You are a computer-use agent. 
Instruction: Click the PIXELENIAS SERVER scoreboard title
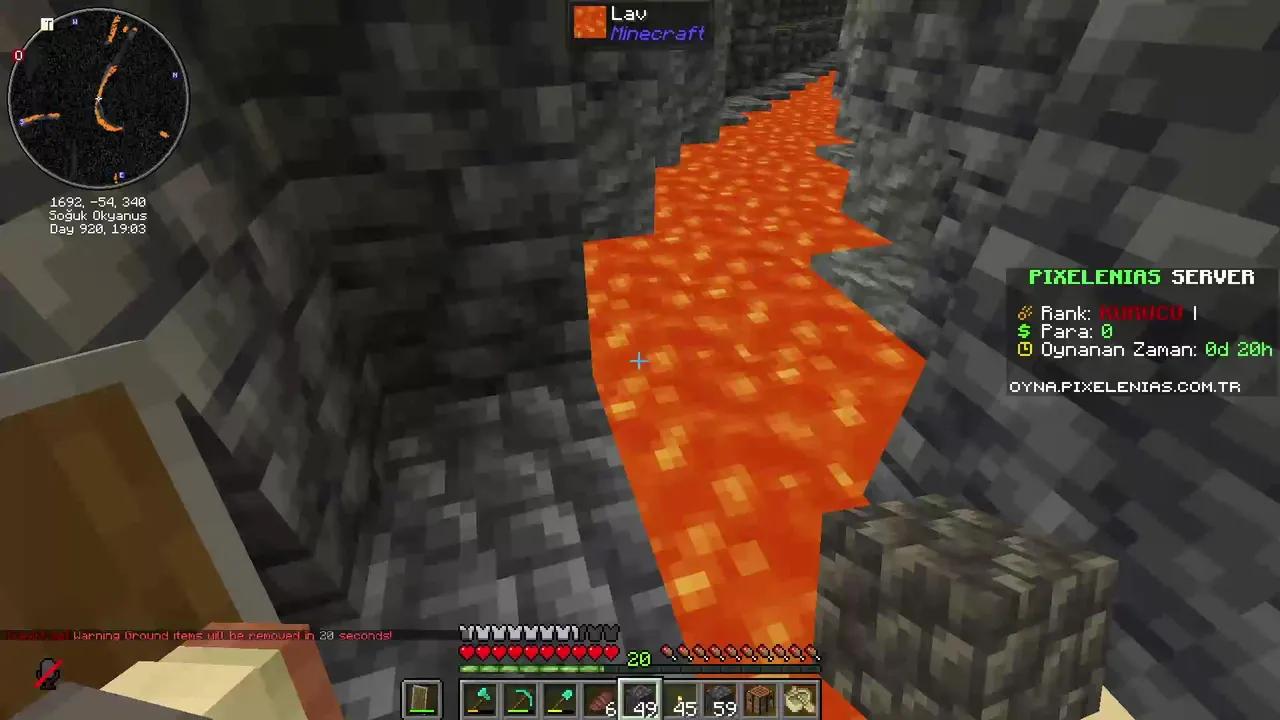click(x=1142, y=277)
